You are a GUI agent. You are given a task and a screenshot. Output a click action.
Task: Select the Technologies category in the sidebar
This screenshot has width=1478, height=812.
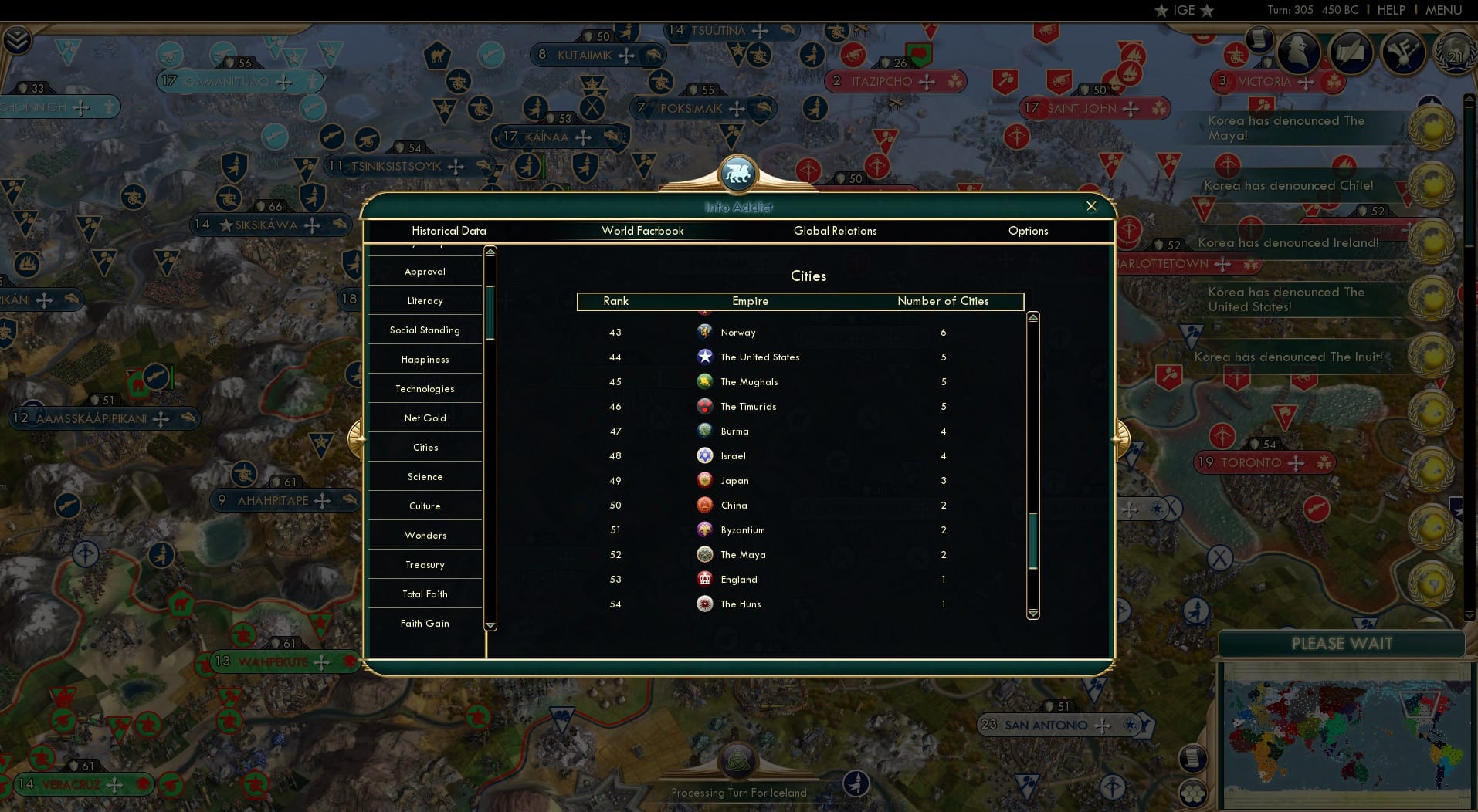(x=425, y=388)
